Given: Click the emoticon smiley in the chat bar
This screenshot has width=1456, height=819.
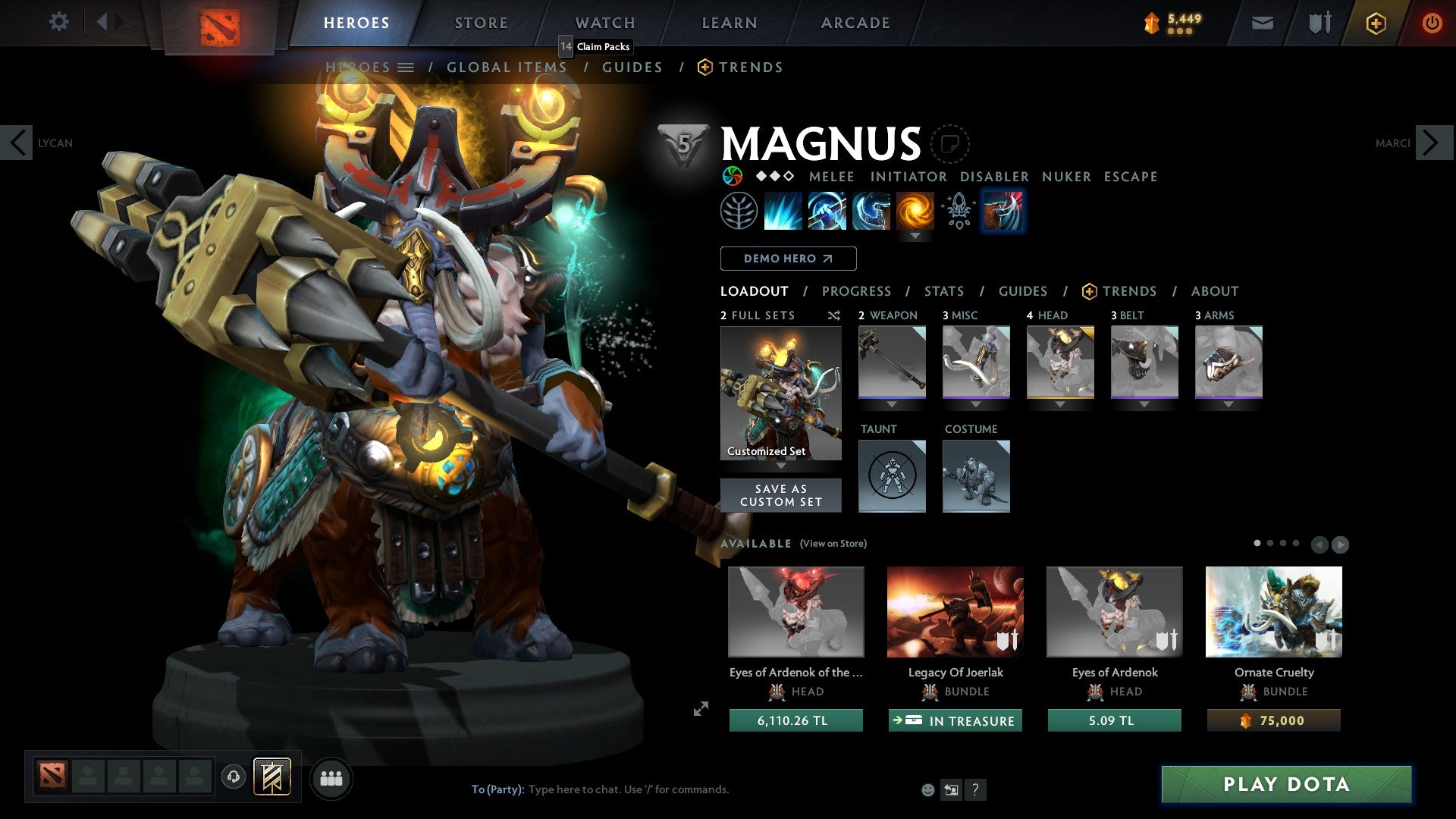Looking at the screenshot, I should click(x=927, y=789).
